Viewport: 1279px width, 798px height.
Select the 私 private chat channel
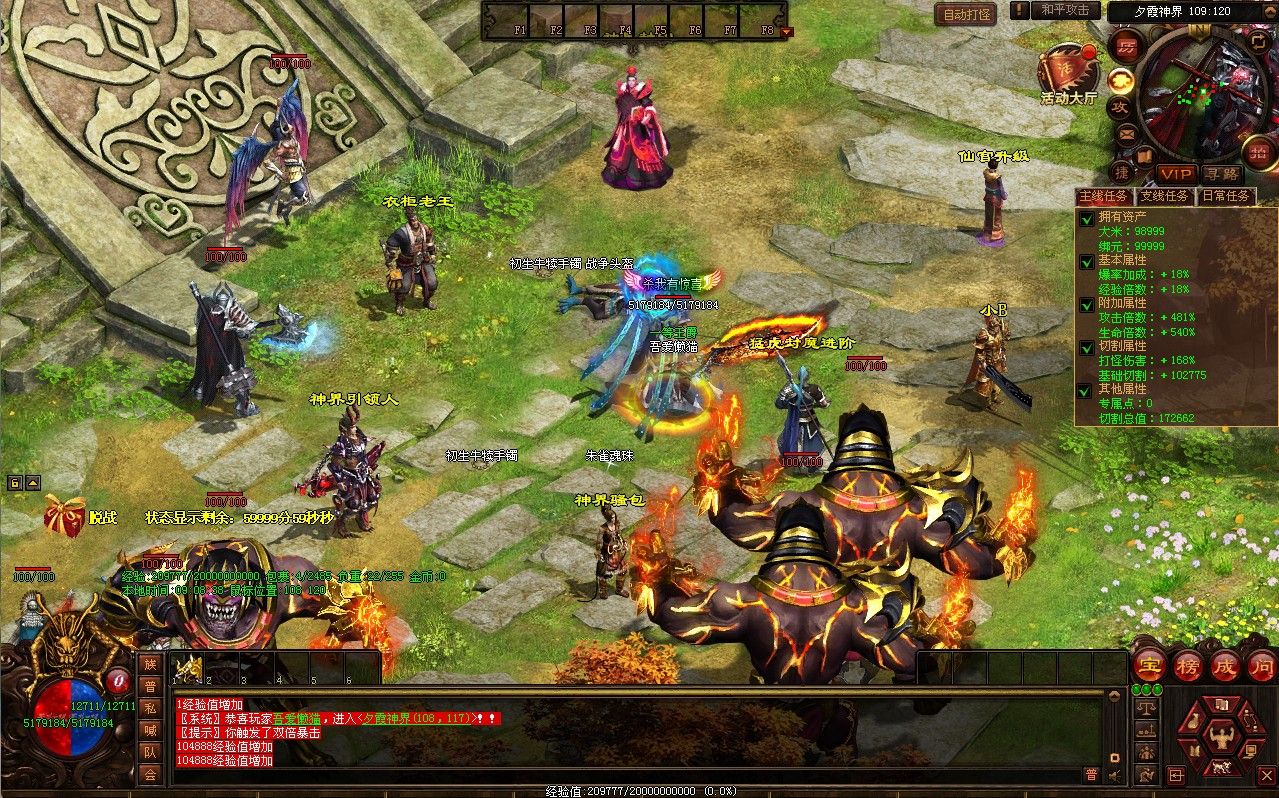[150, 708]
